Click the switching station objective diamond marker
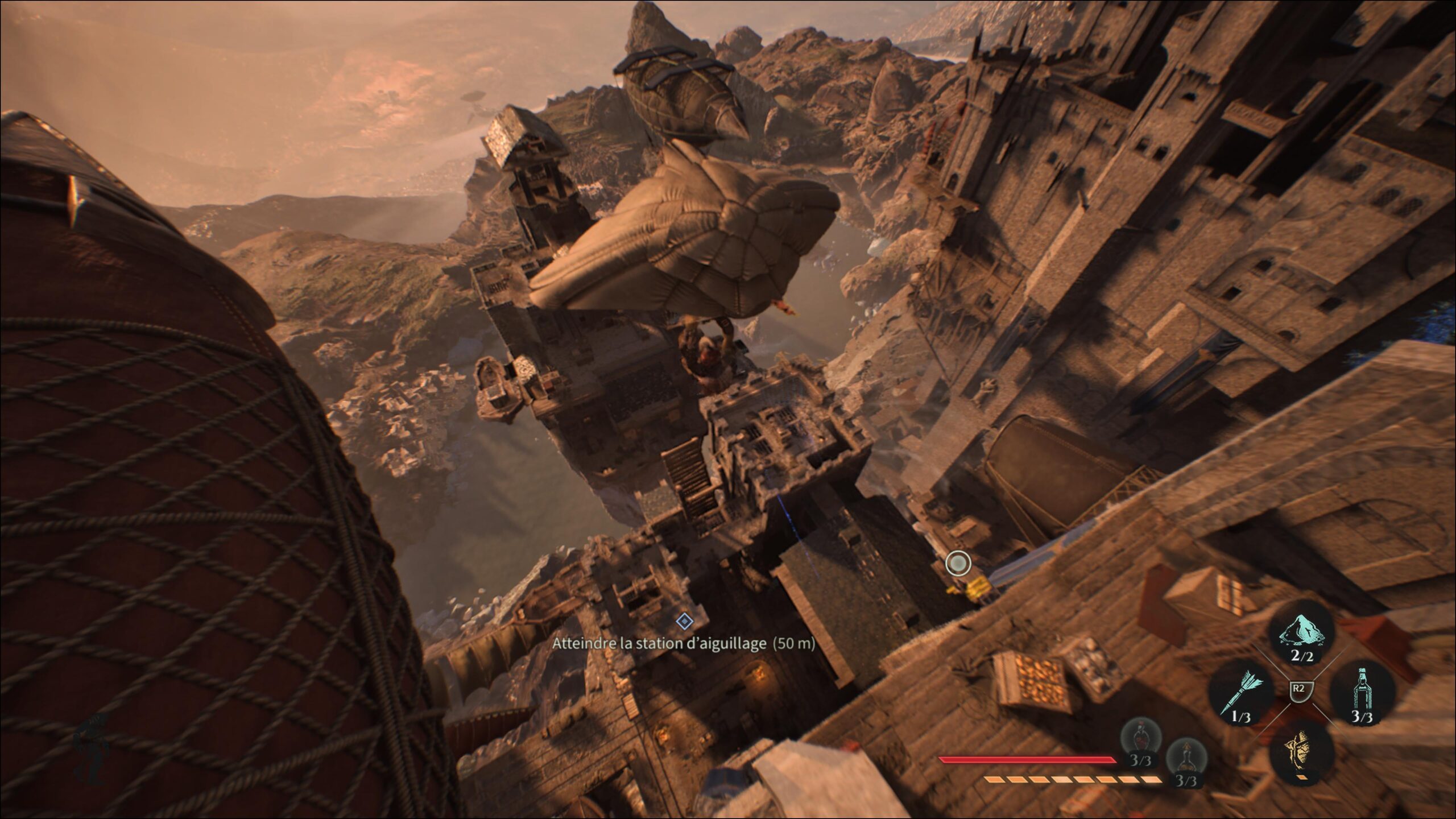Image resolution: width=1456 pixels, height=819 pixels. [684, 621]
